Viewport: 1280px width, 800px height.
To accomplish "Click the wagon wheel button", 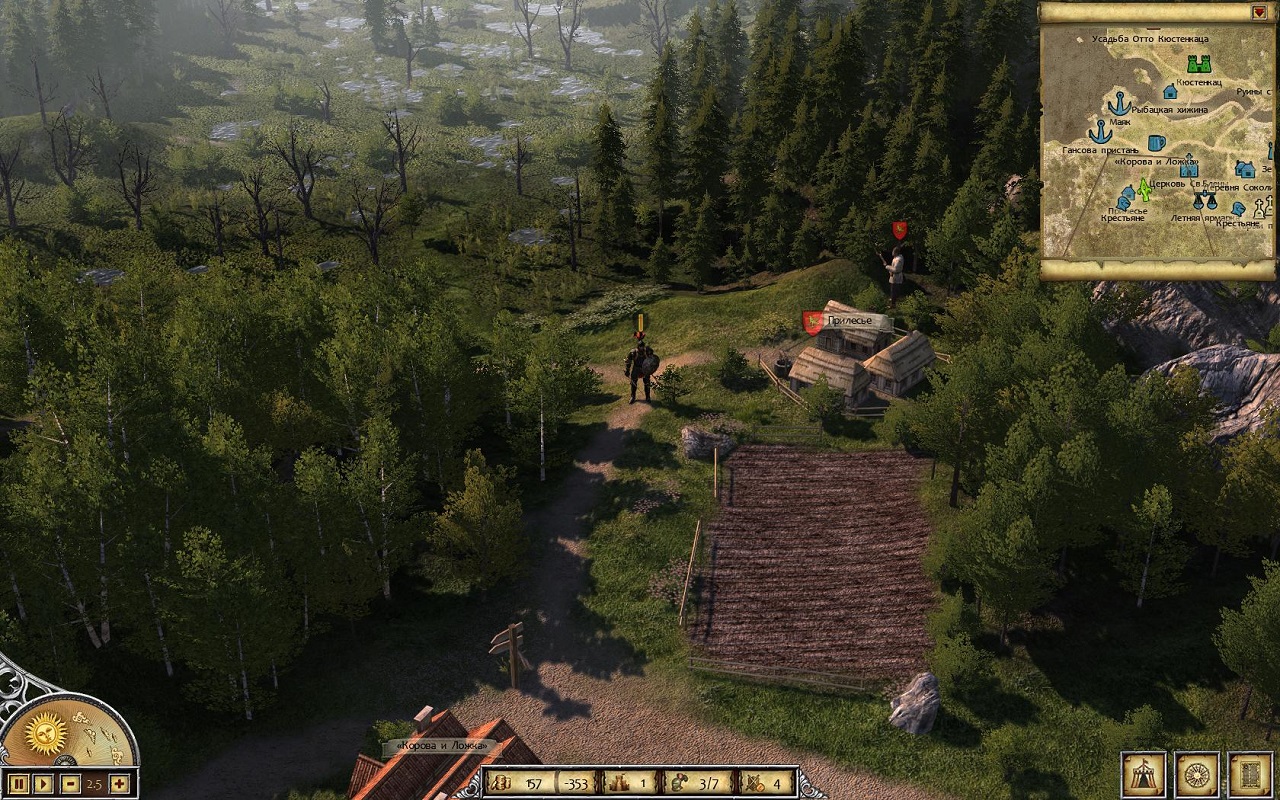I will 1196,774.
